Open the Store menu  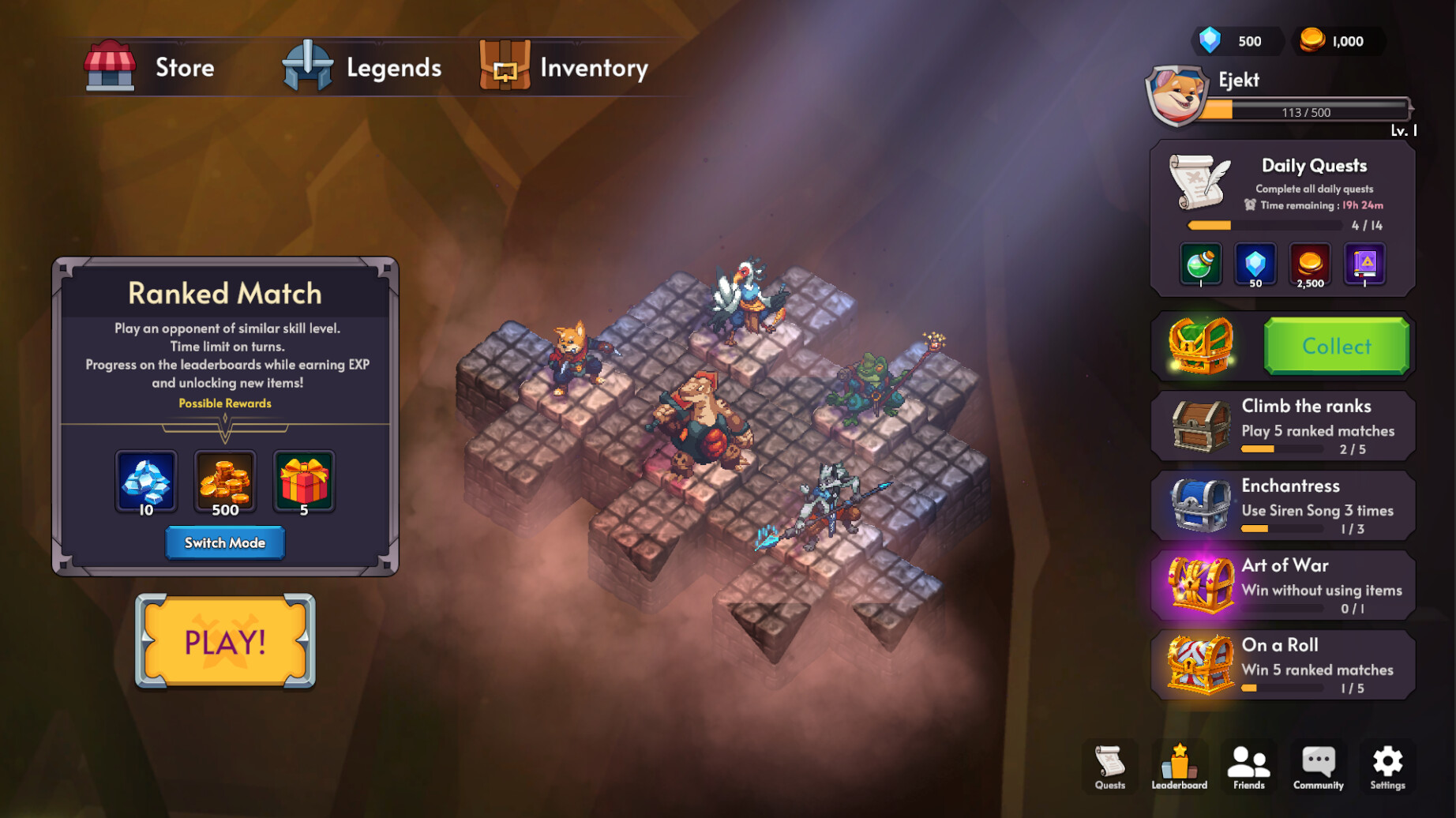pos(151,67)
